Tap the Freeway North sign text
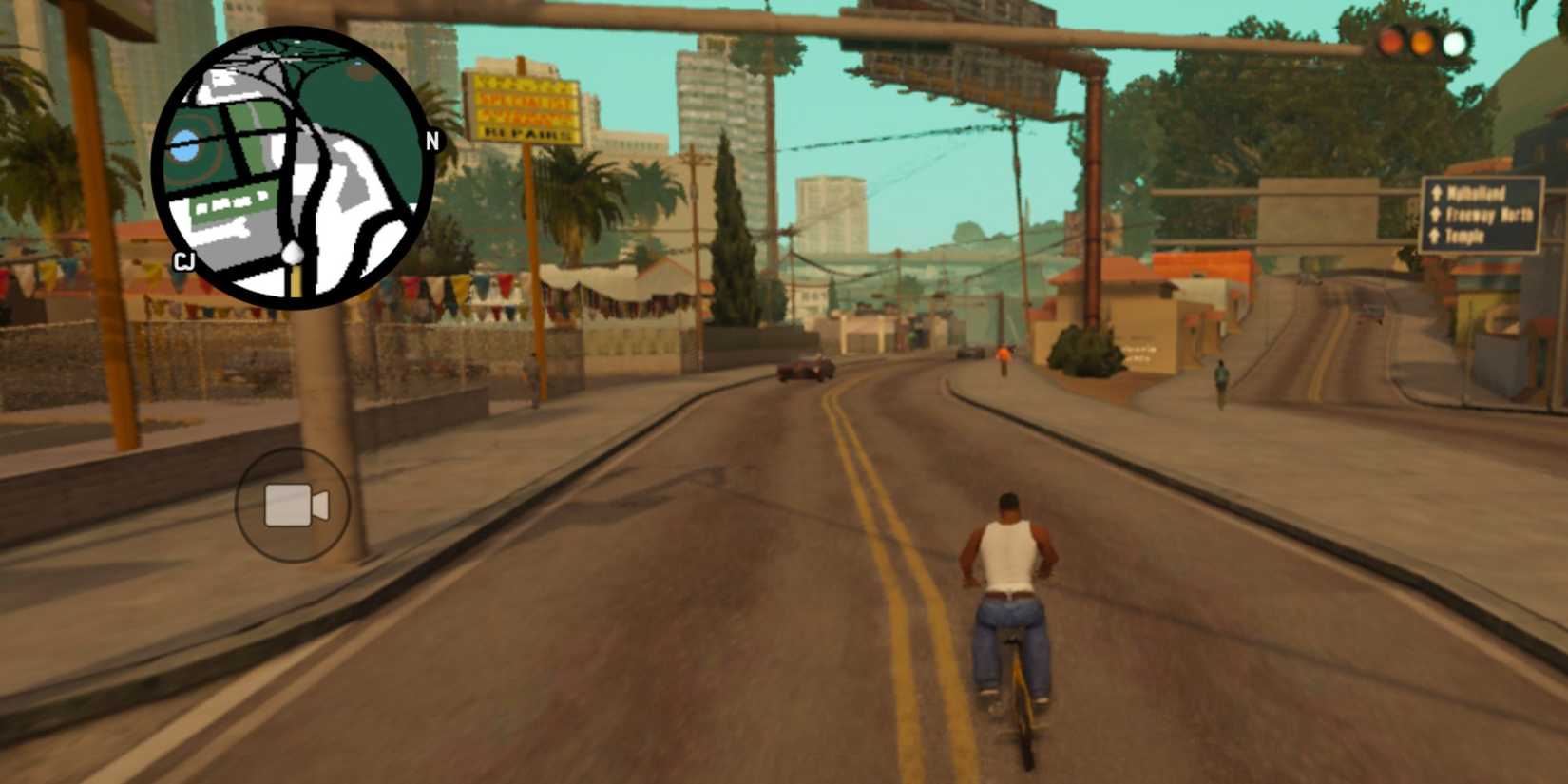 (1489, 216)
